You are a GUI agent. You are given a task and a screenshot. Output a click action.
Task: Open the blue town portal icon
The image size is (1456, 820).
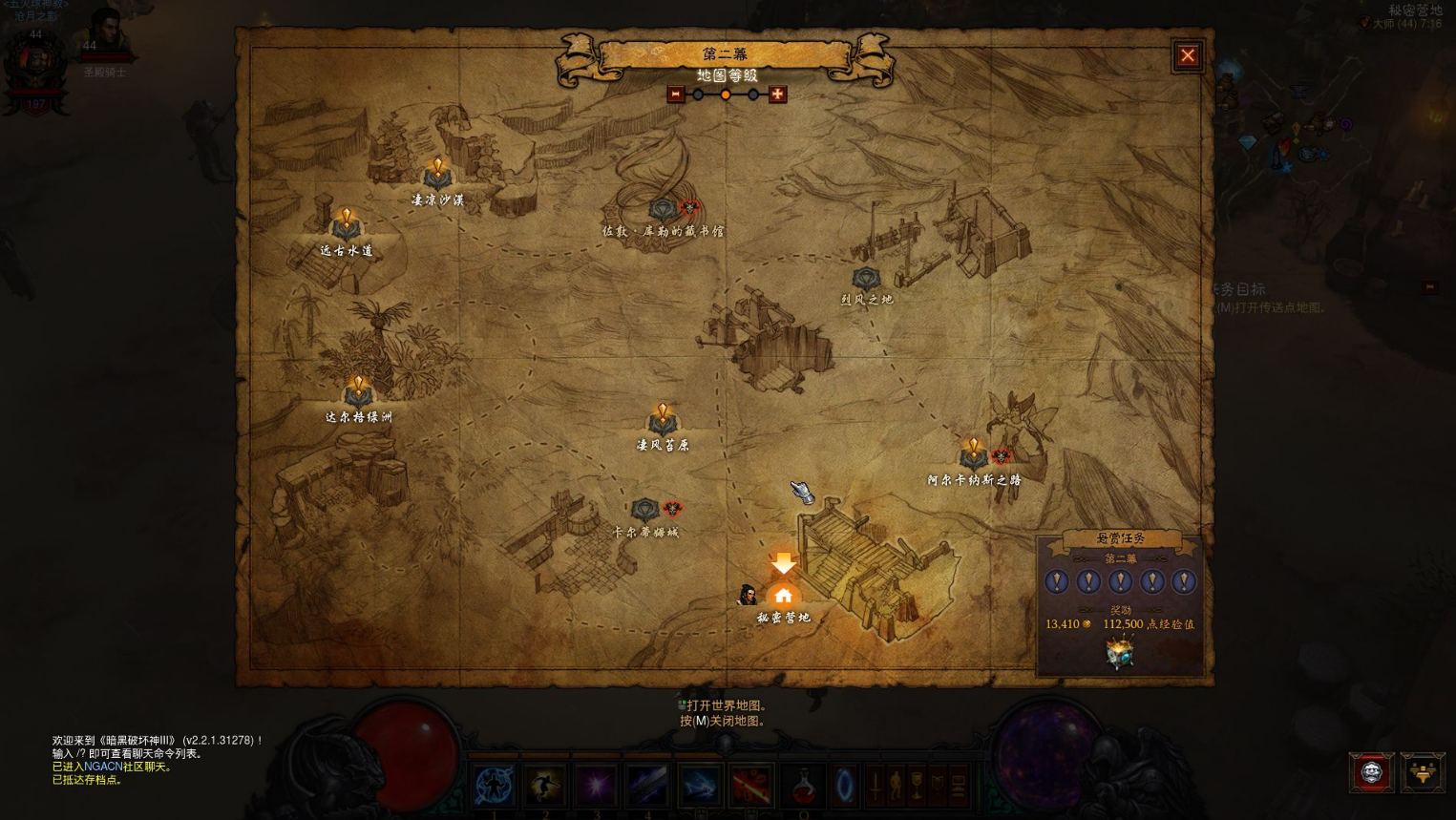845,786
